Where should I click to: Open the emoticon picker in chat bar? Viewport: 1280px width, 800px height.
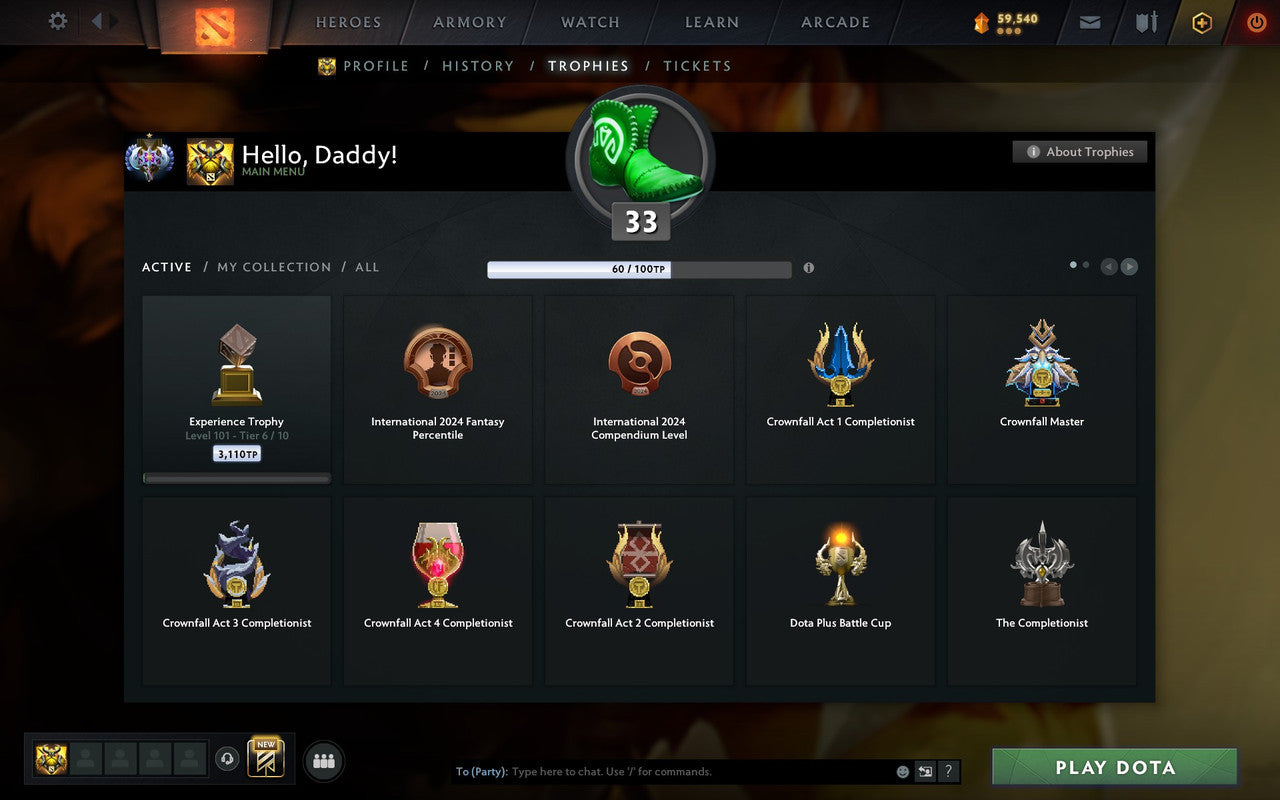(x=901, y=771)
